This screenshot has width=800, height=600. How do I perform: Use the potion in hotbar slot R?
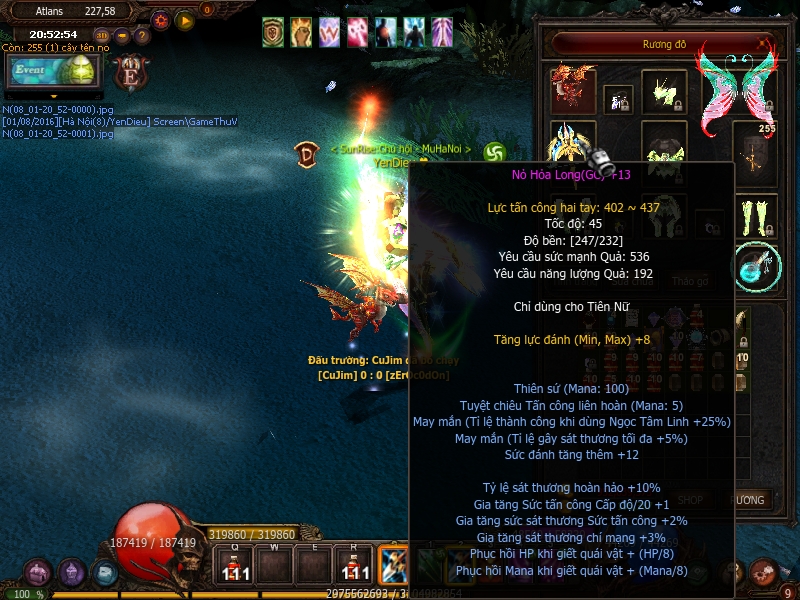click(351, 565)
